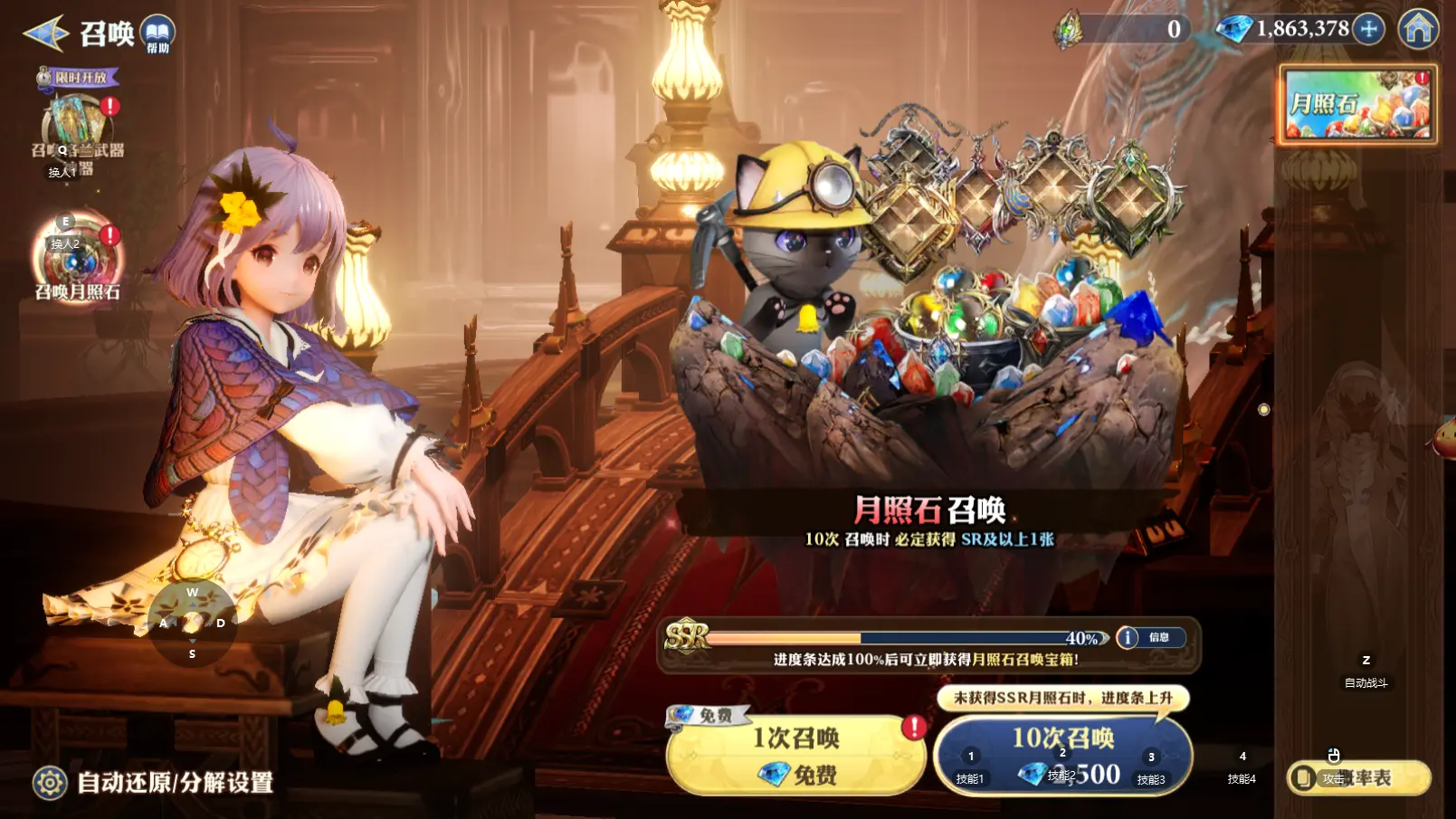Screen dimensions: 1456x819
Task: Go back with the blue arrow
Action: coord(46,33)
